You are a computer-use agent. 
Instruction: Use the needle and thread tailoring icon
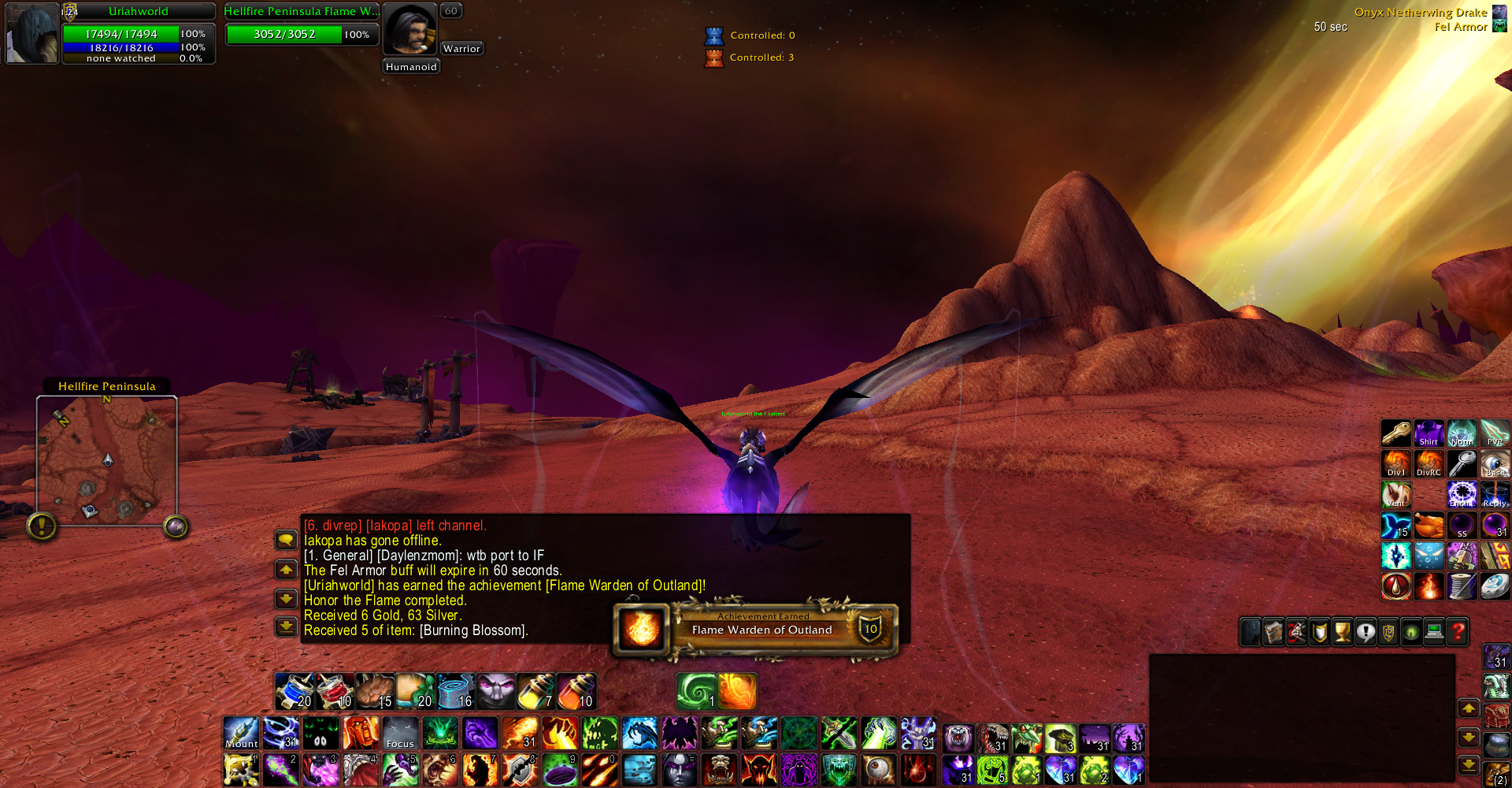[x=1462, y=586]
